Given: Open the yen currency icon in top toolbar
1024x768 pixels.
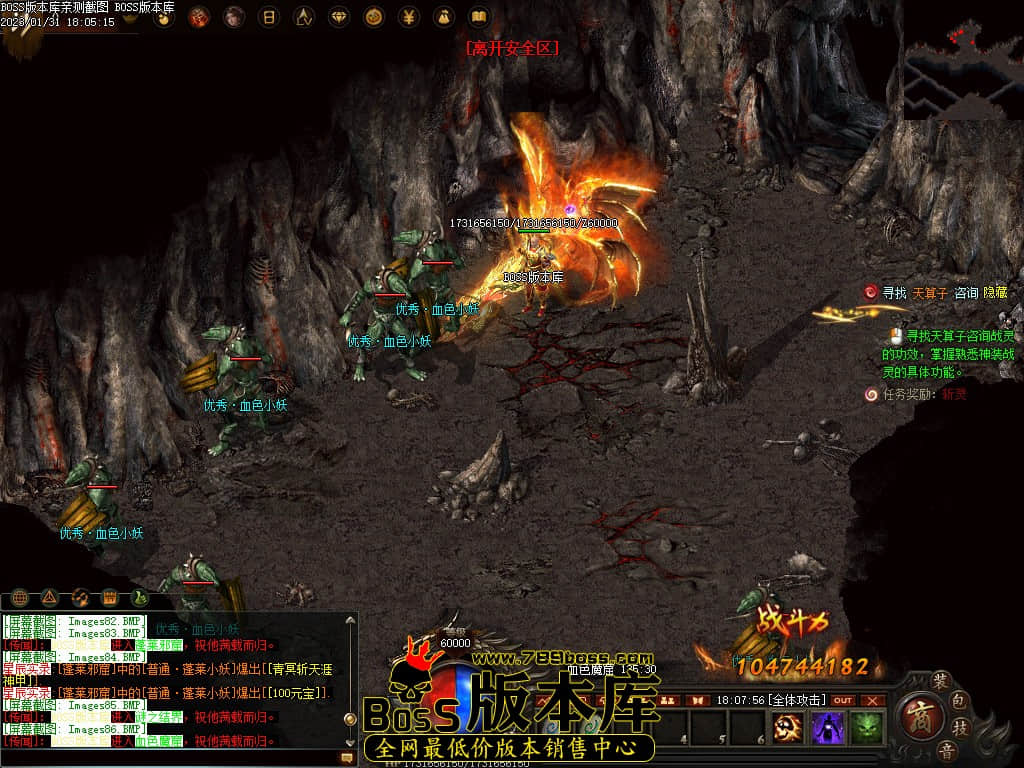Looking at the screenshot, I should point(409,17).
